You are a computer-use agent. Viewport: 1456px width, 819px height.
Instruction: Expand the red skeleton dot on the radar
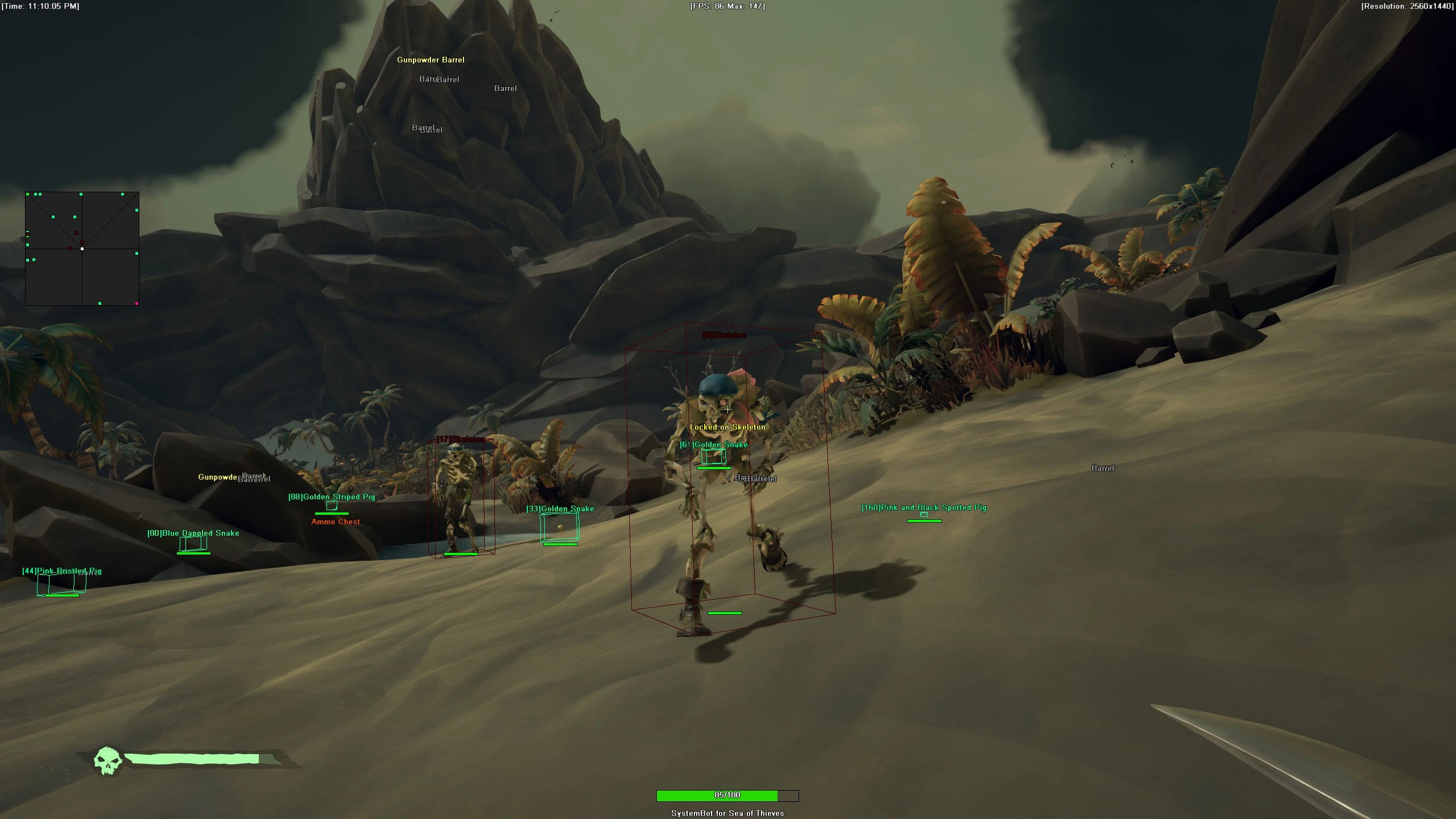(76, 233)
